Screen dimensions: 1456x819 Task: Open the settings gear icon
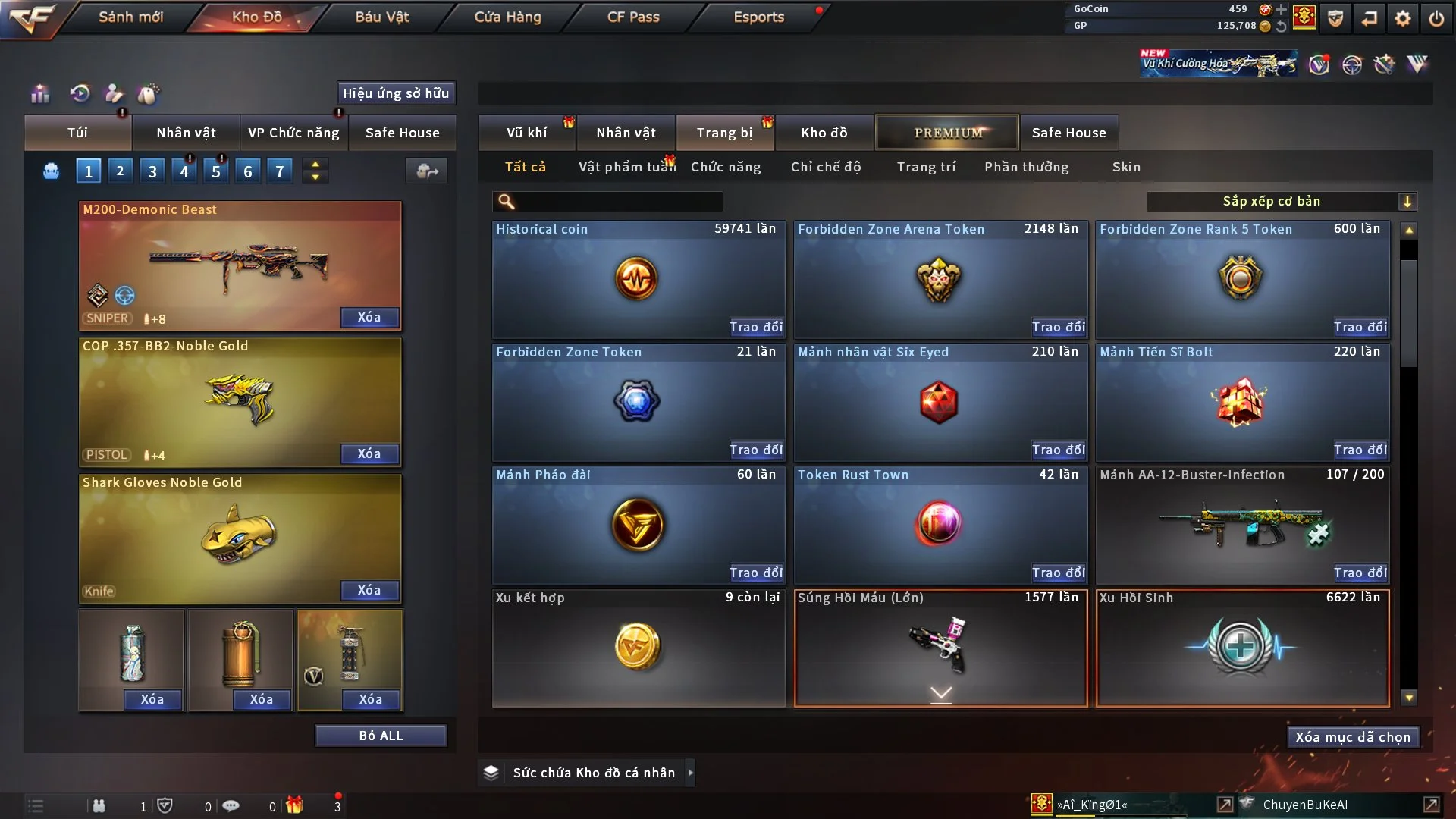coord(1403,18)
